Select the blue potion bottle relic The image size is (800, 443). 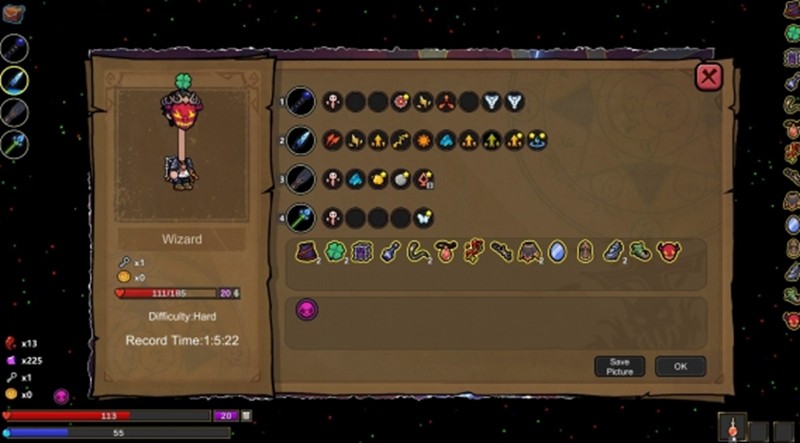point(388,253)
